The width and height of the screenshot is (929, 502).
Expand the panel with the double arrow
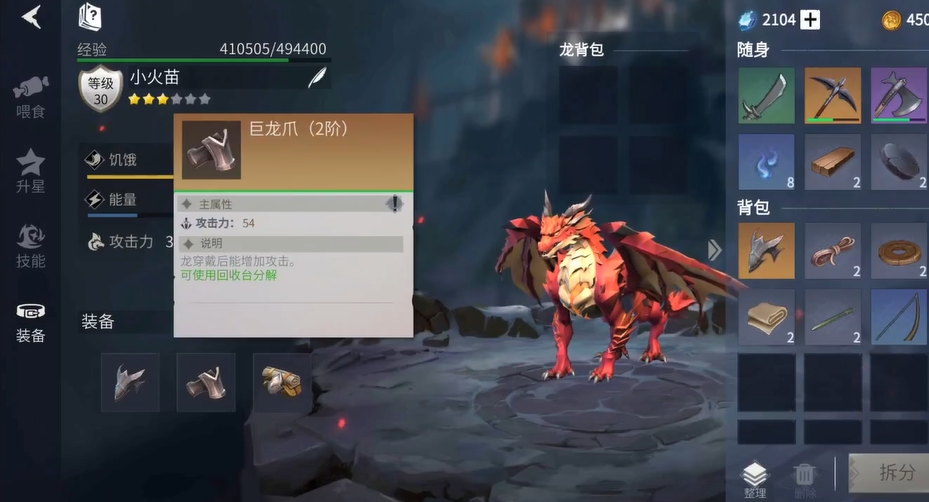click(714, 250)
